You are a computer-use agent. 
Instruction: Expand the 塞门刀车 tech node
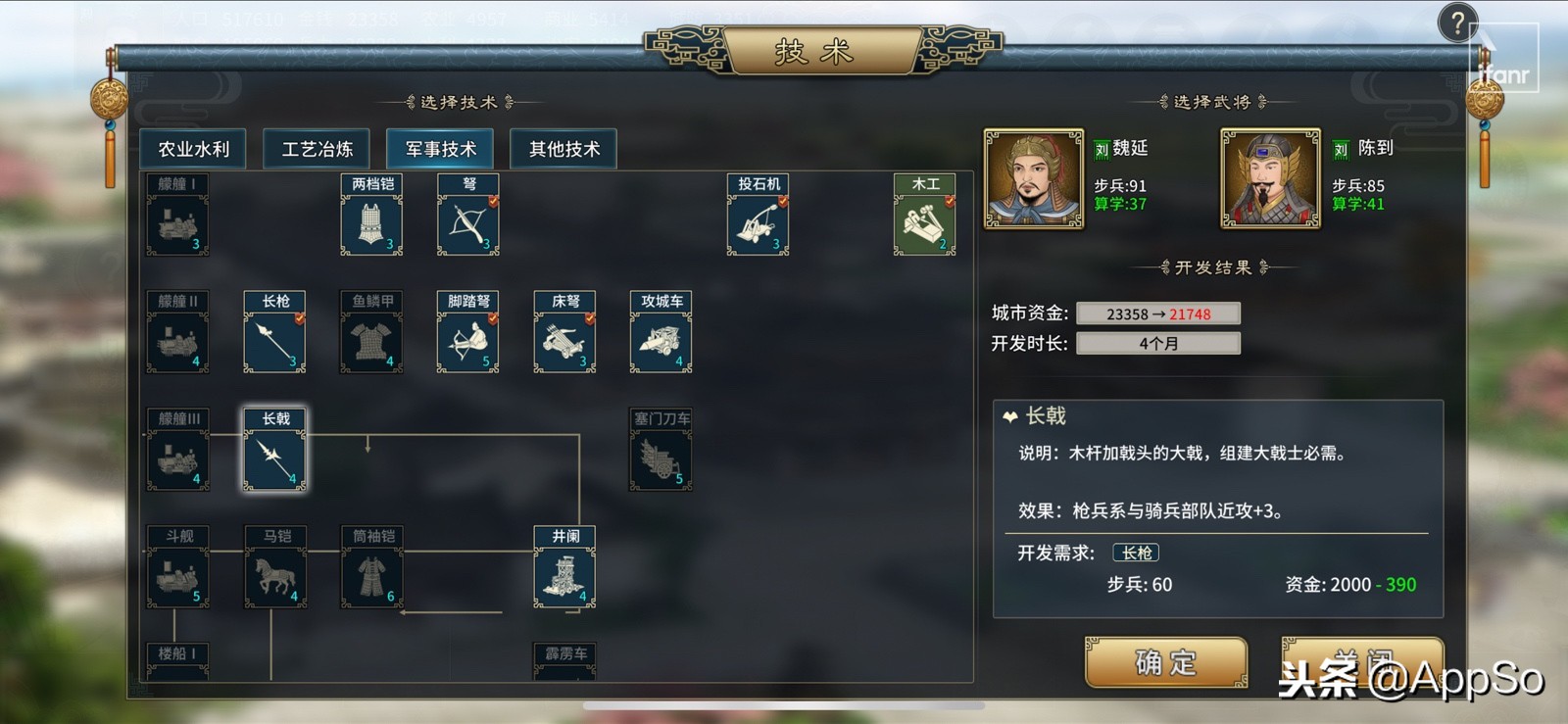pyautogui.click(x=660, y=451)
